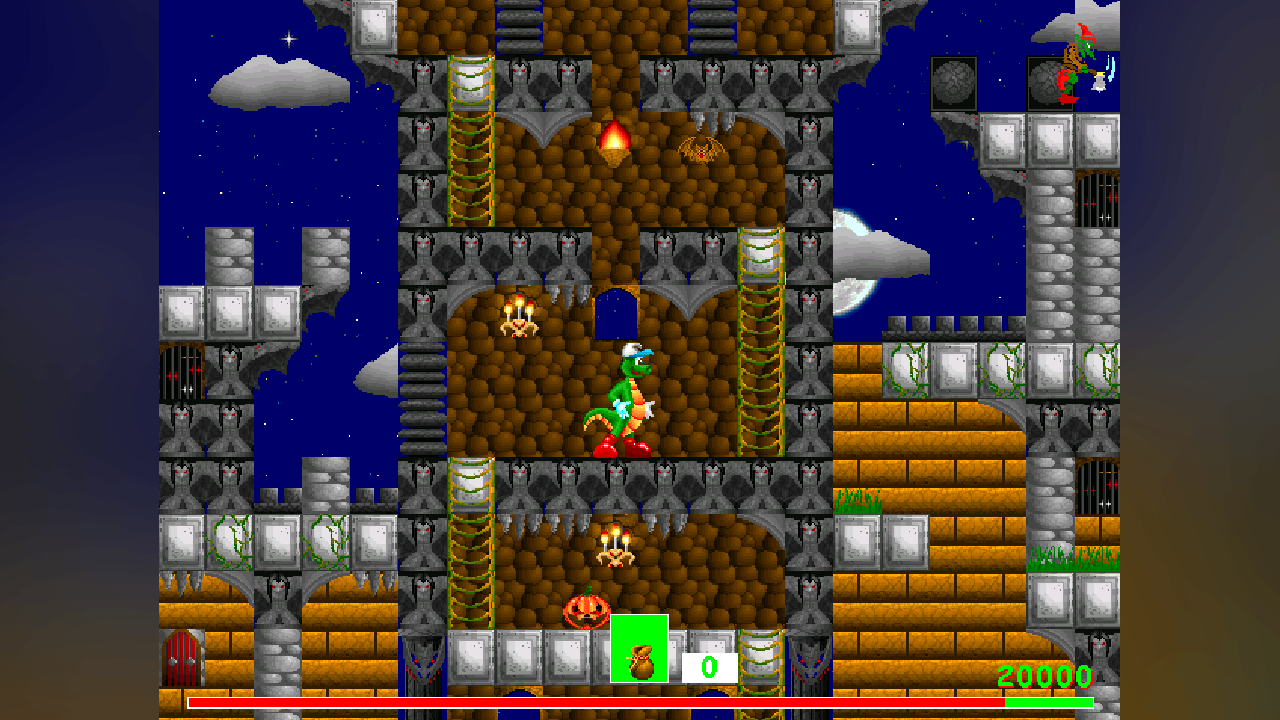Click the 20000 score text at bottom right
The width and height of the screenshot is (1280, 720).
(x=1043, y=677)
